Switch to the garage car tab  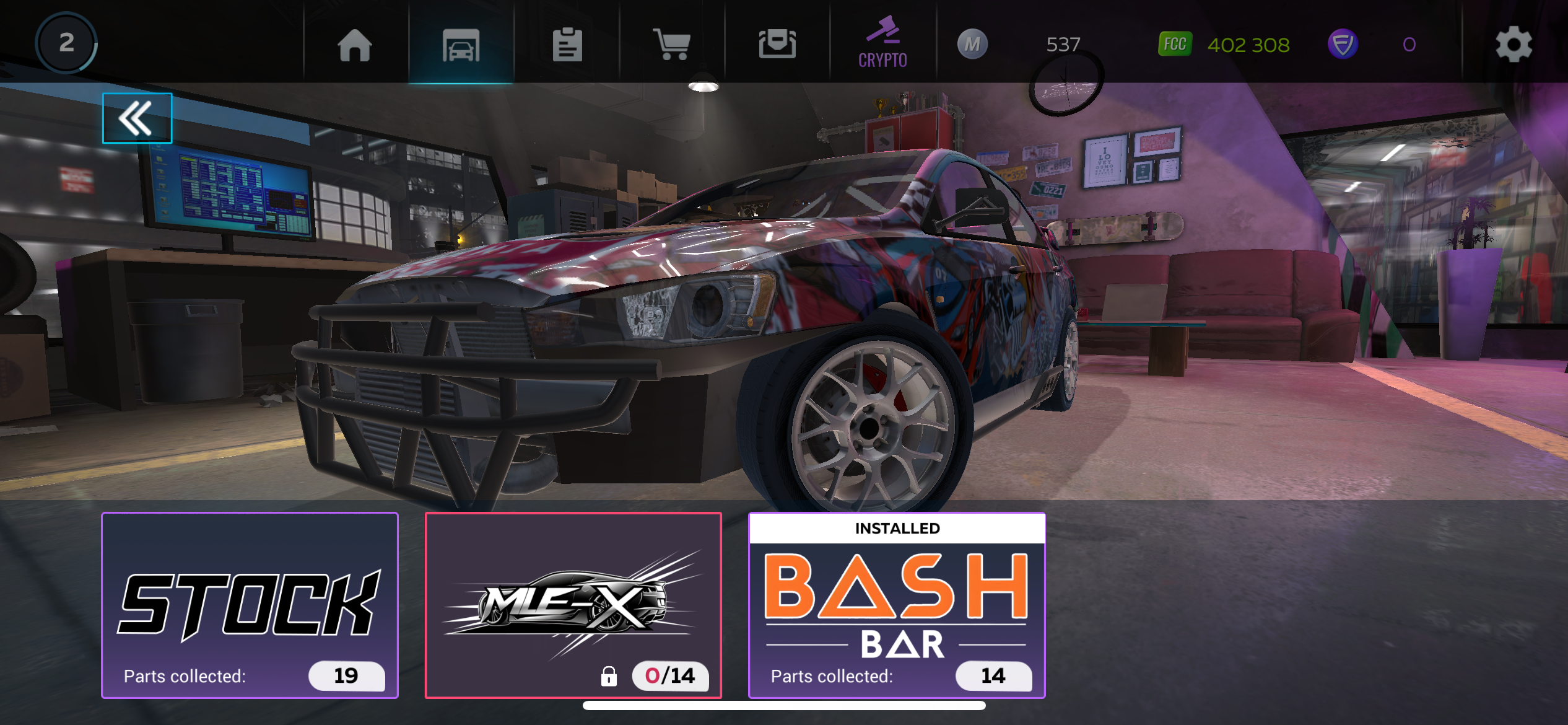click(x=461, y=45)
